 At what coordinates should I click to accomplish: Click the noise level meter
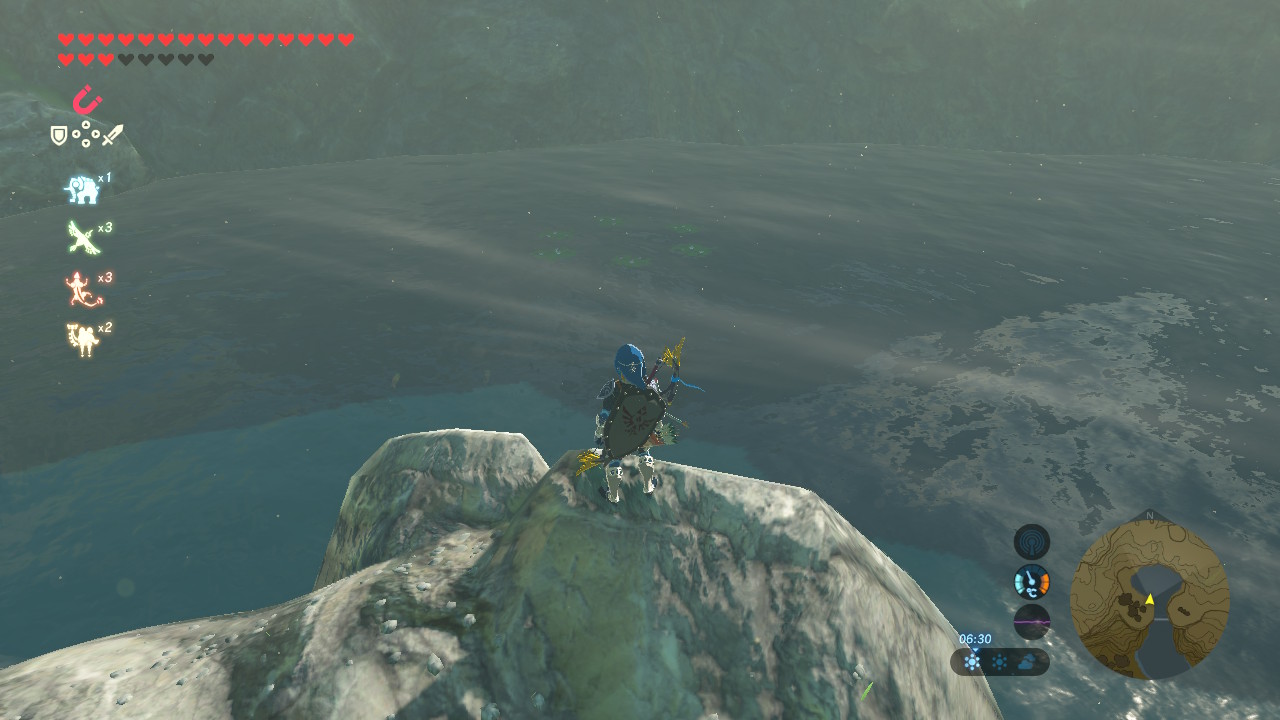[1032, 621]
